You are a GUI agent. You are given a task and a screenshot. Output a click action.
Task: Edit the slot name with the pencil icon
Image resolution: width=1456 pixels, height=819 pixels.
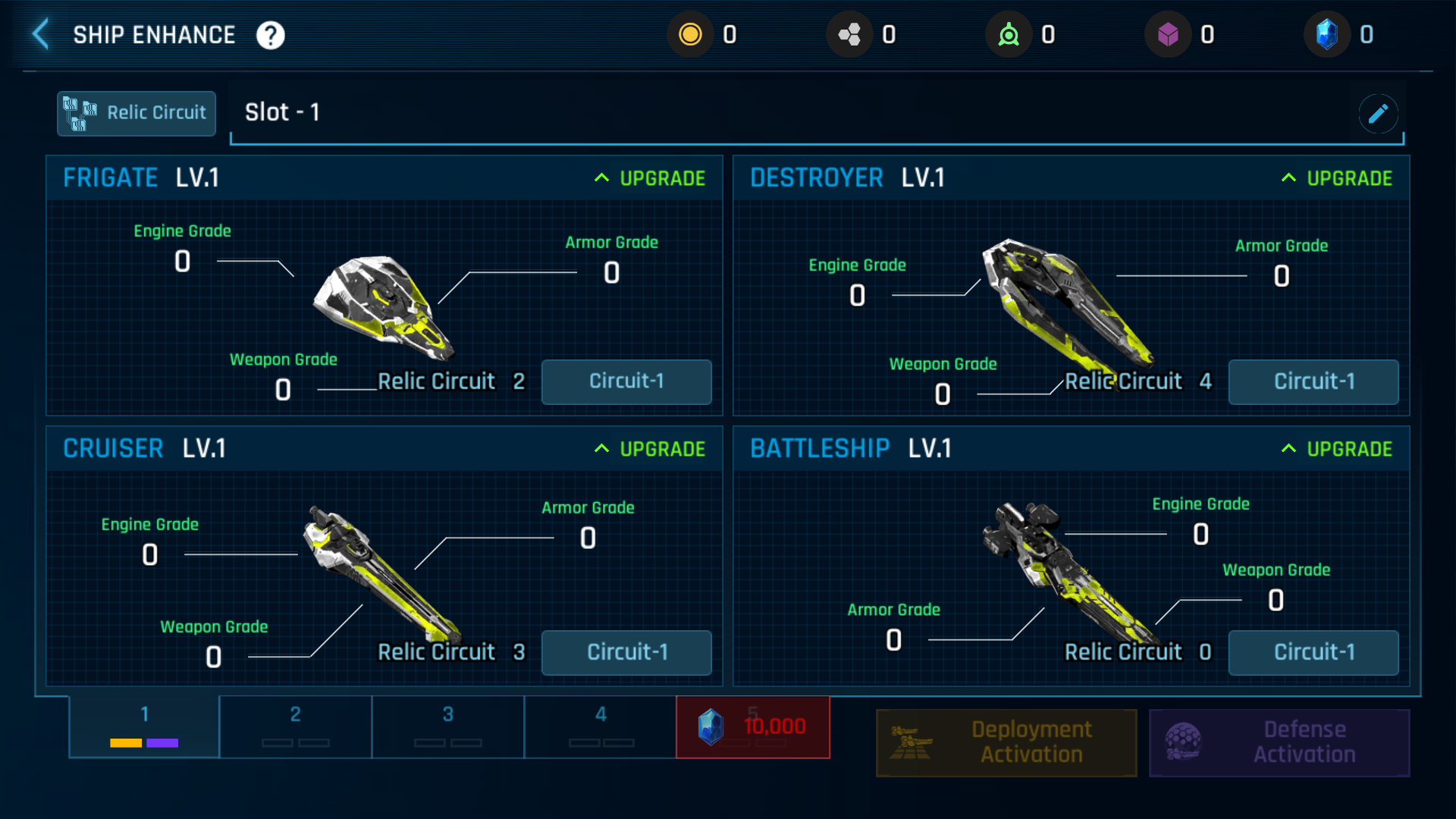(1378, 114)
